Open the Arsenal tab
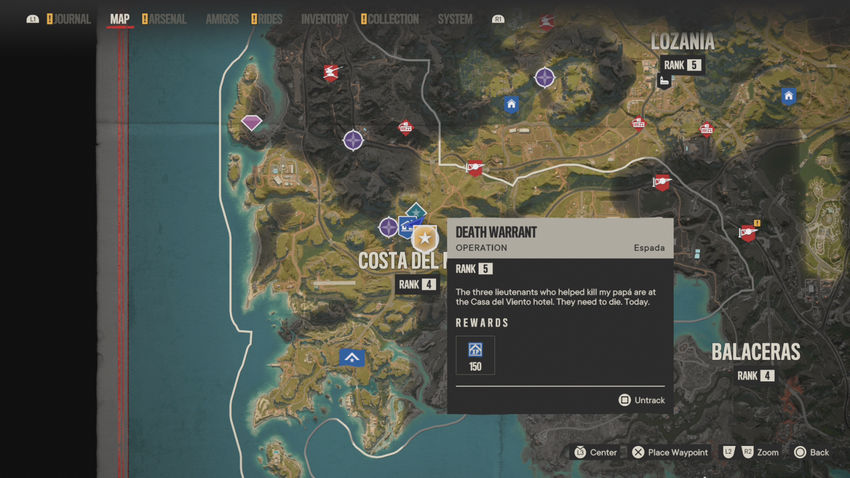850x478 pixels. [167, 19]
